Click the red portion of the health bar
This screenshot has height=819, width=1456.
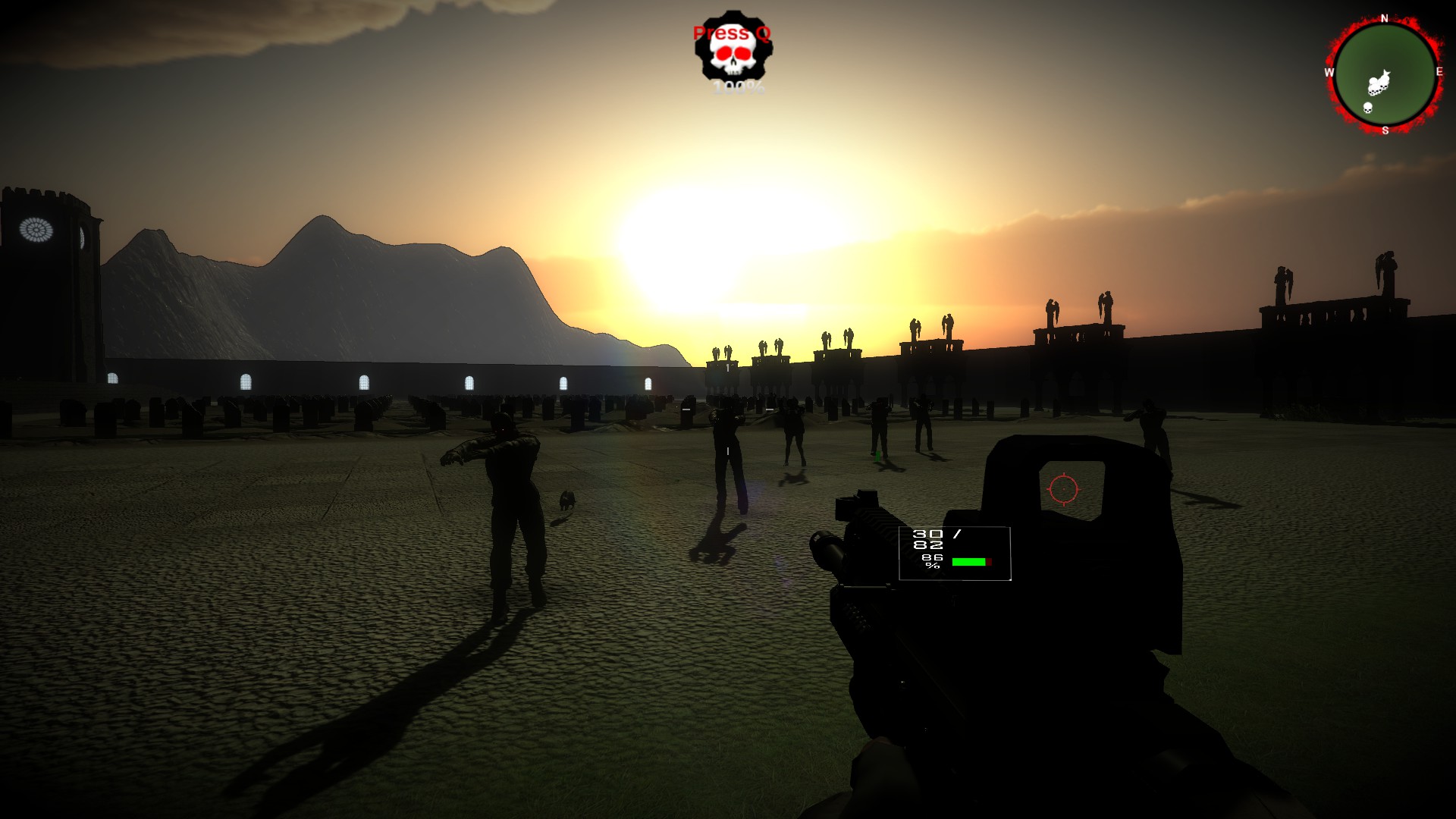pos(989,562)
